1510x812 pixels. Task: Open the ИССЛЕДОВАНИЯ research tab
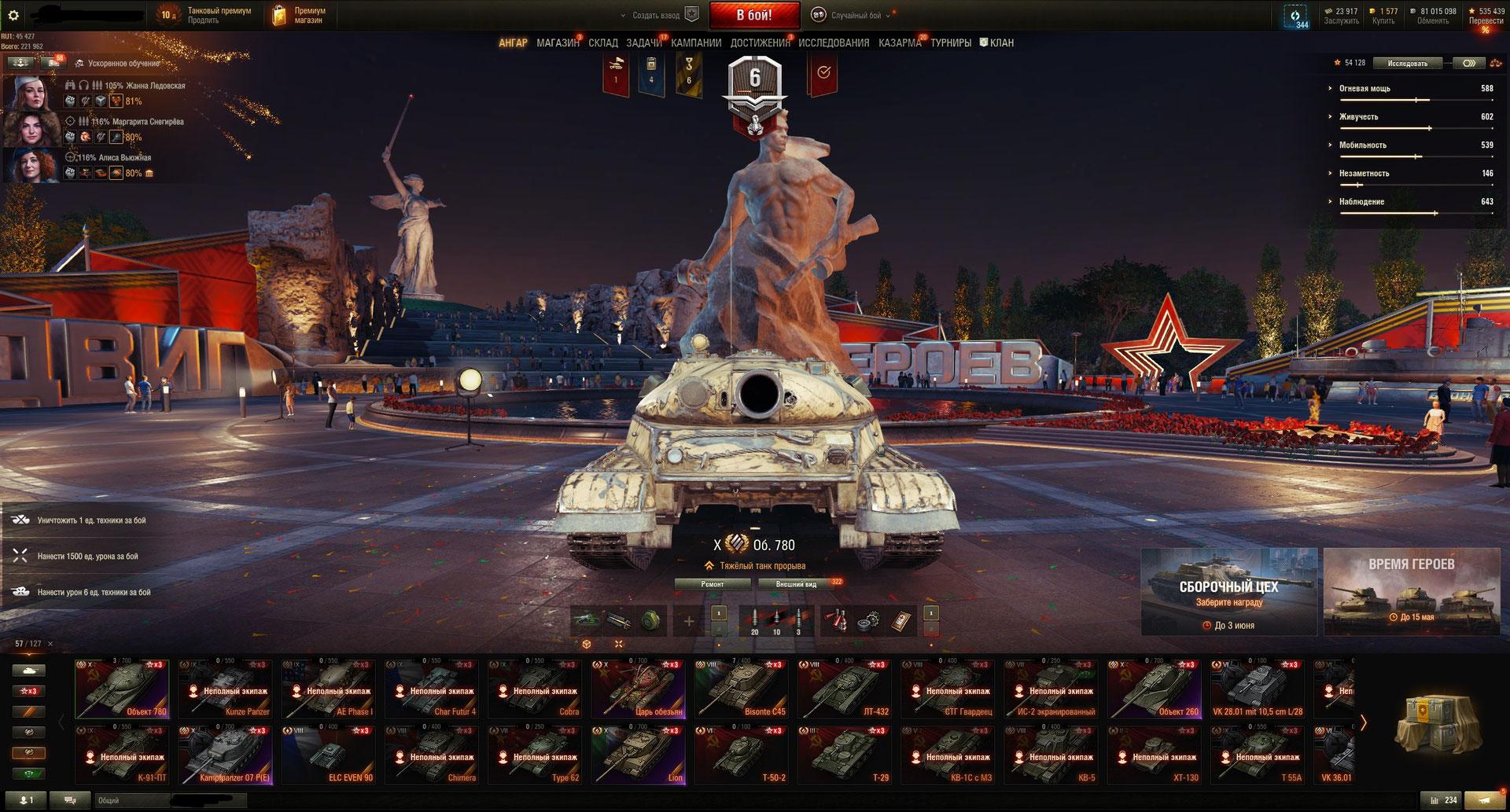tap(834, 43)
